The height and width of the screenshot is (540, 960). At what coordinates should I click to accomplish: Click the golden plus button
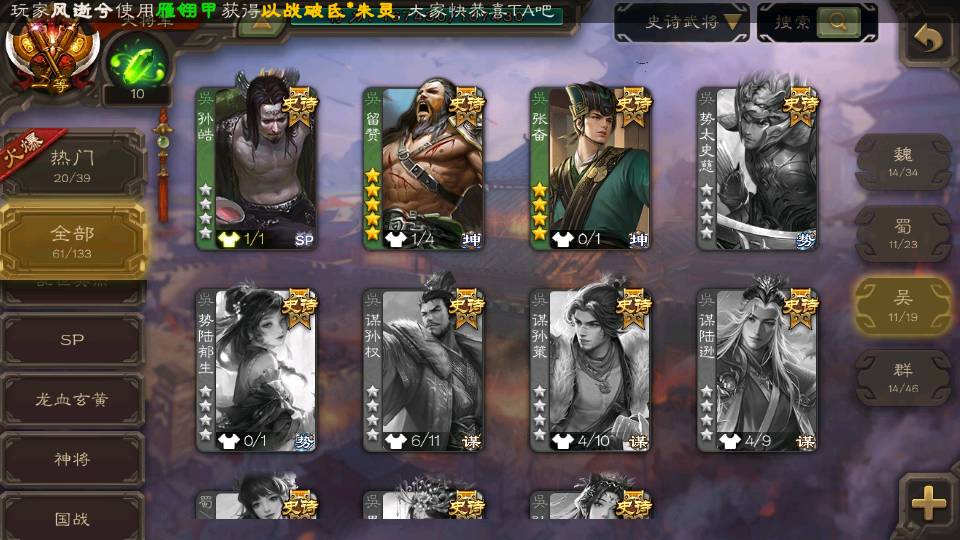[929, 503]
